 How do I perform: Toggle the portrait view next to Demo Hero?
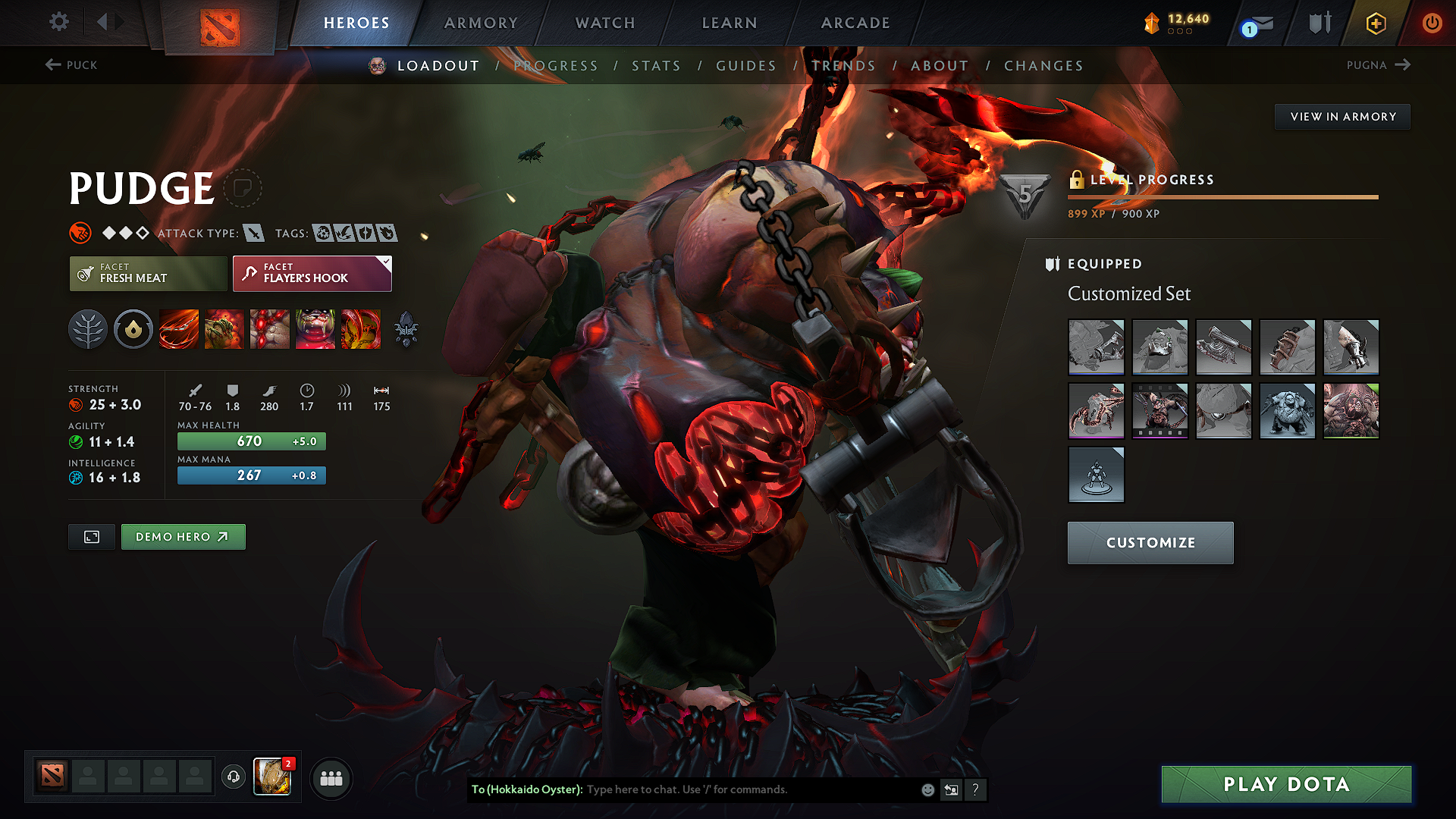pyautogui.click(x=91, y=537)
